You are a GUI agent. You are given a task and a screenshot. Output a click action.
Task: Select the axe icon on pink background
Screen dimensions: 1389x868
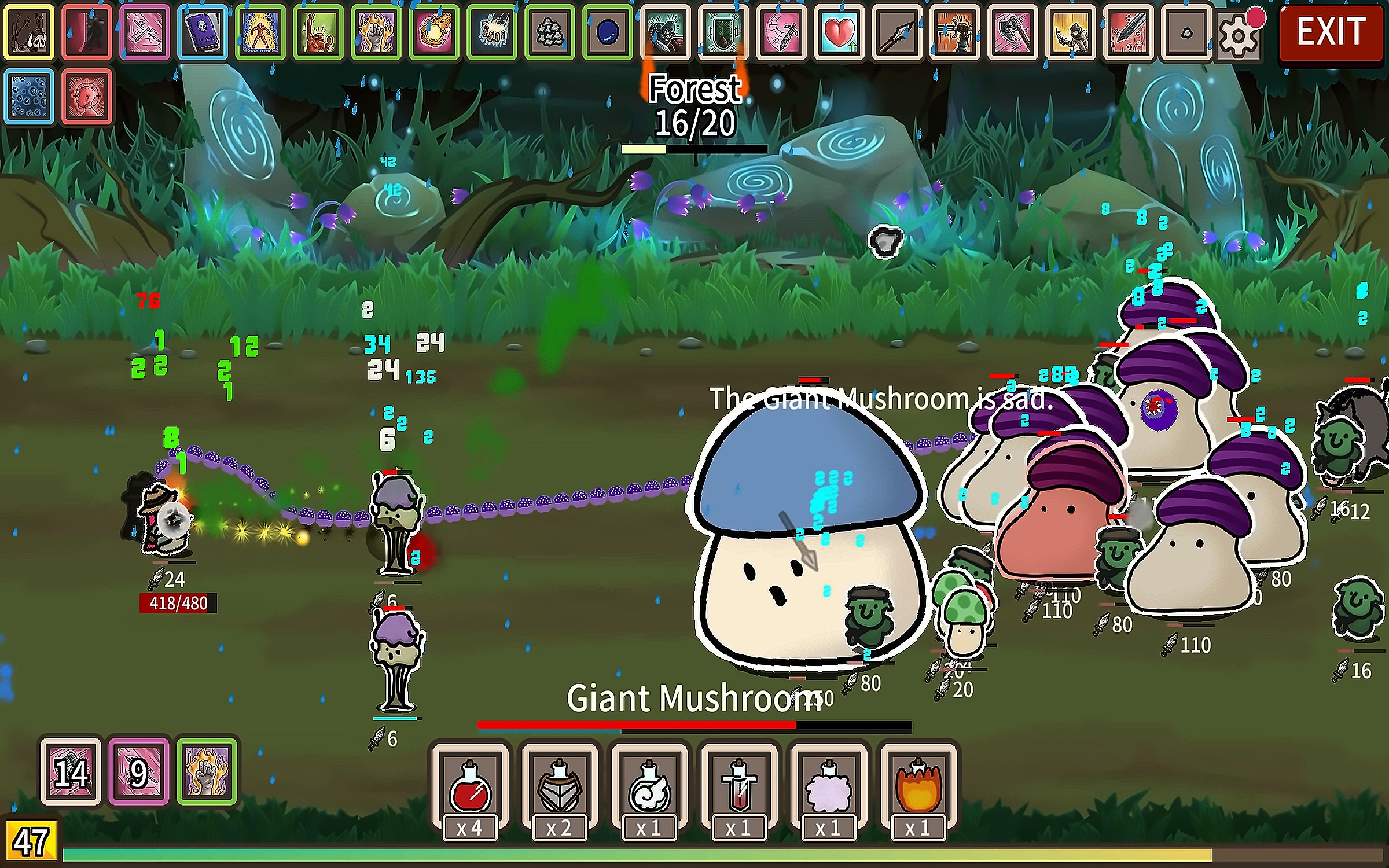coord(1013,32)
